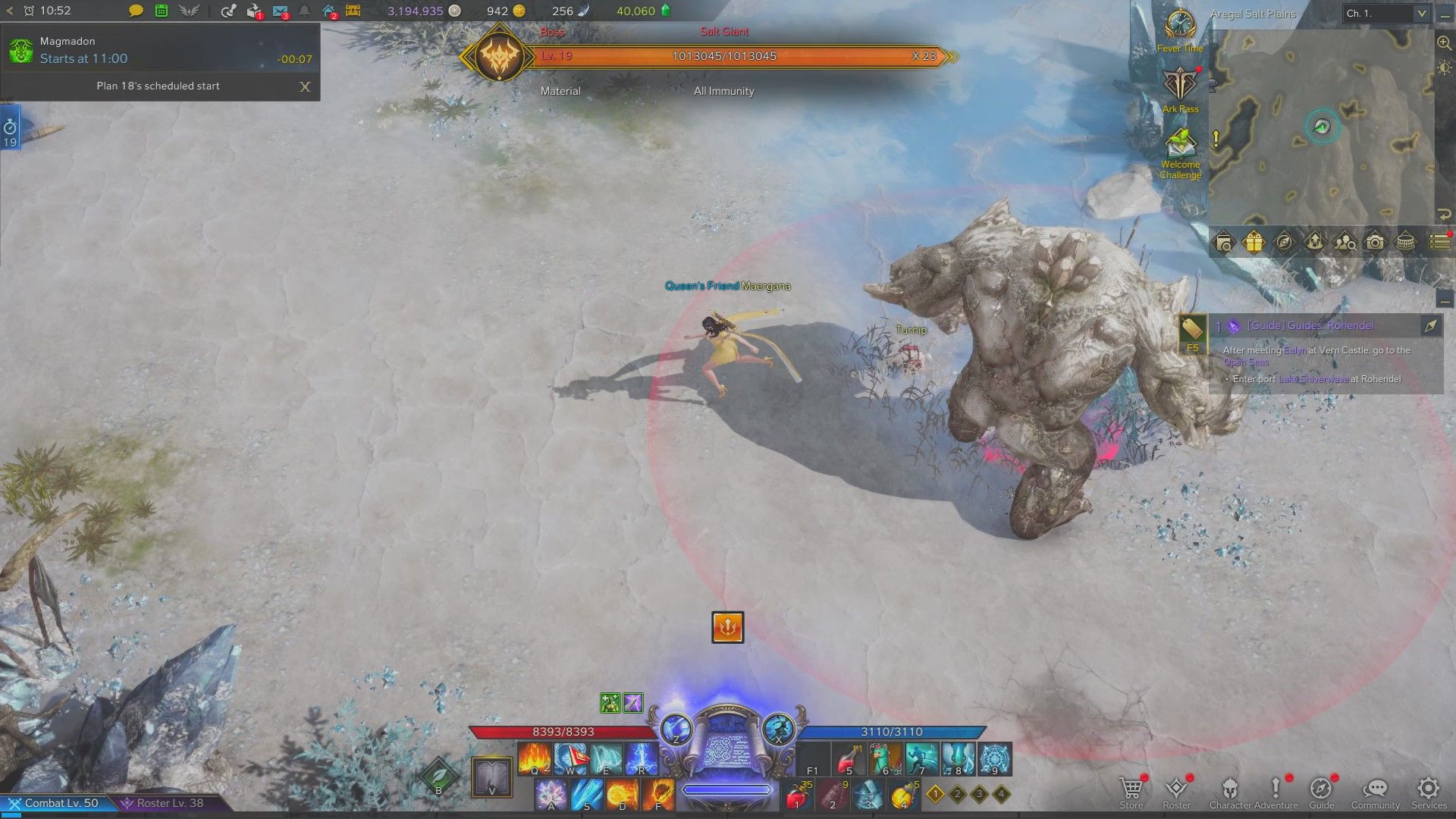Open the mail inbox from the top bar
1456x819 pixels.
(x=281, y=11)
